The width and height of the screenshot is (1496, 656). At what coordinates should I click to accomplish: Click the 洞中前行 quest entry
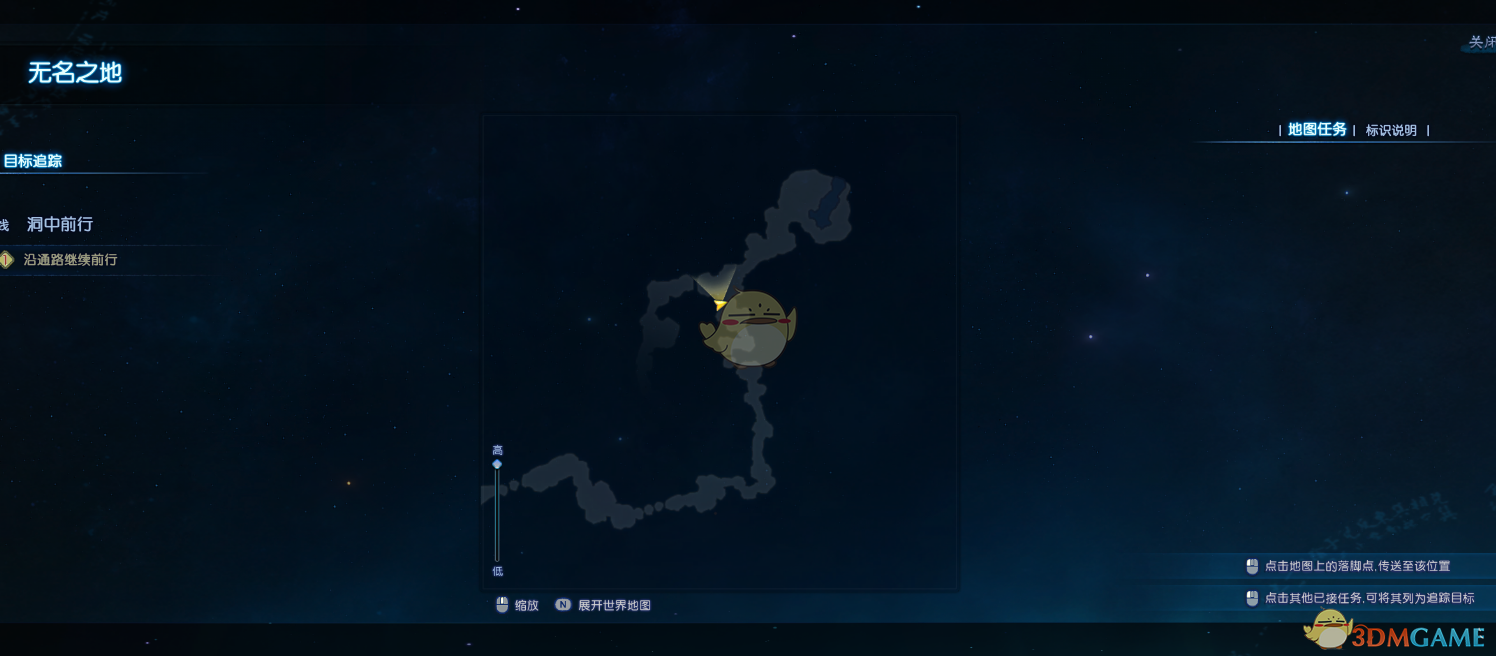click(60, 224)
